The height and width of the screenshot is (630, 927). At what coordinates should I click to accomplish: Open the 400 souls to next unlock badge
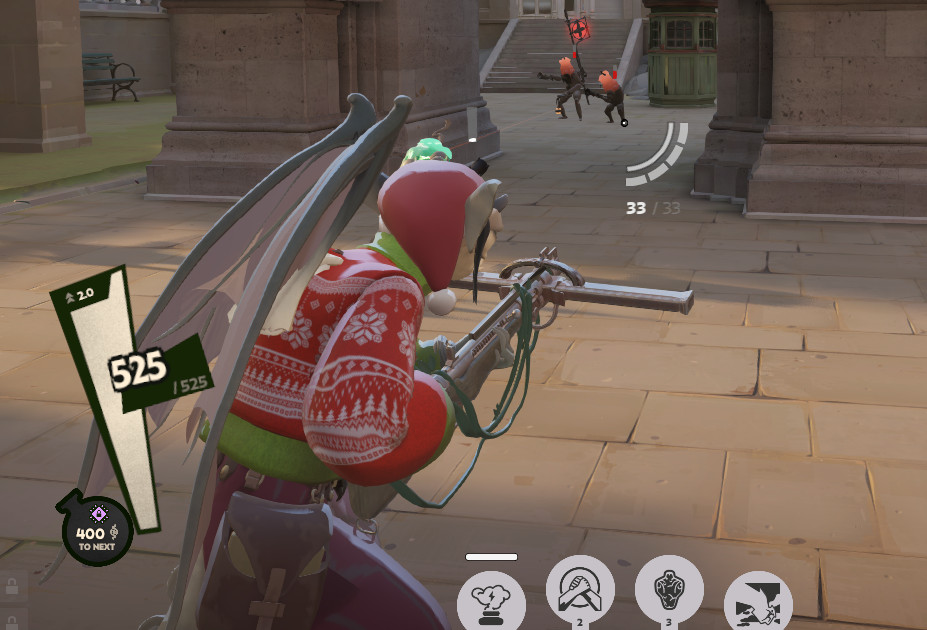point(97,530)
